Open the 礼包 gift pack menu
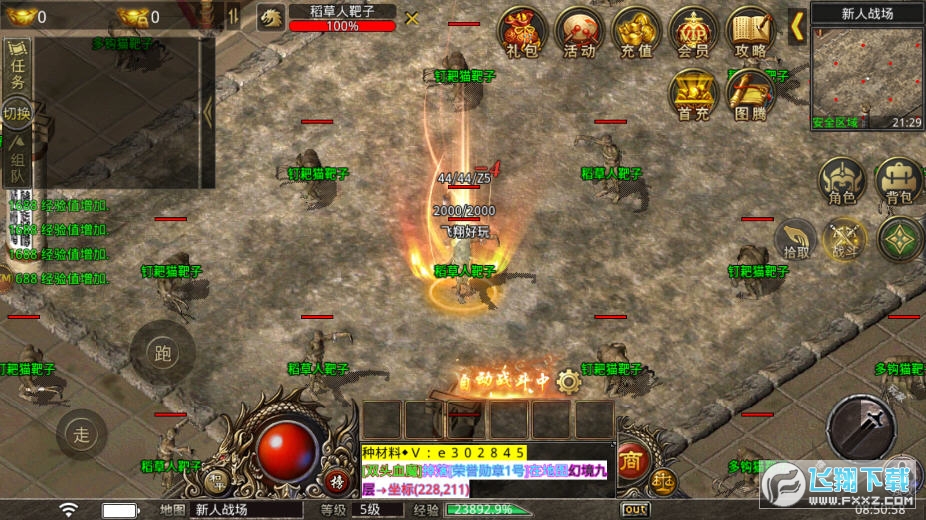The width and height of the screenshot is (926, 520). 520,33
